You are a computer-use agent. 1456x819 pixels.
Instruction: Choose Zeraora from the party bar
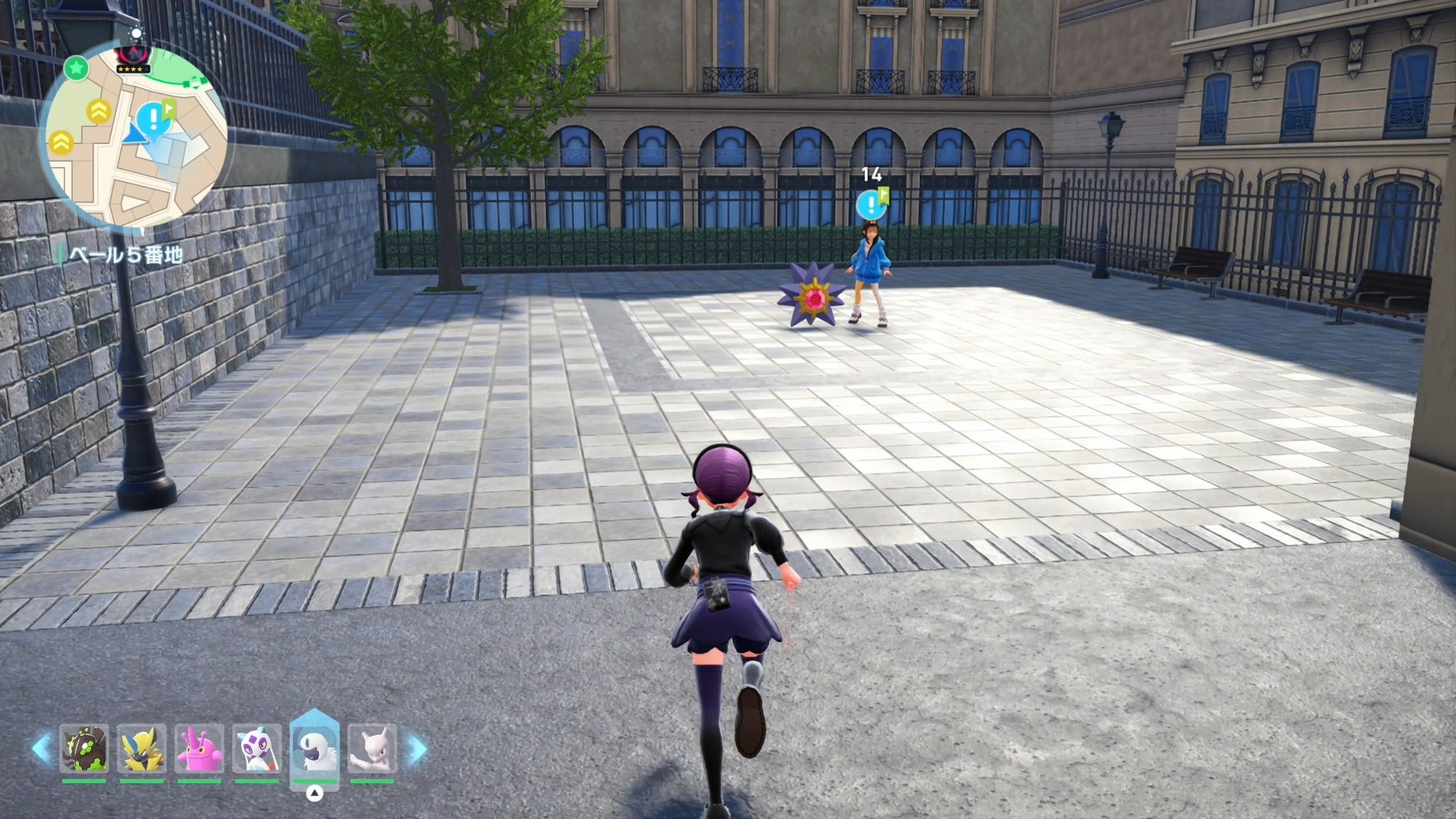[142, 748]
